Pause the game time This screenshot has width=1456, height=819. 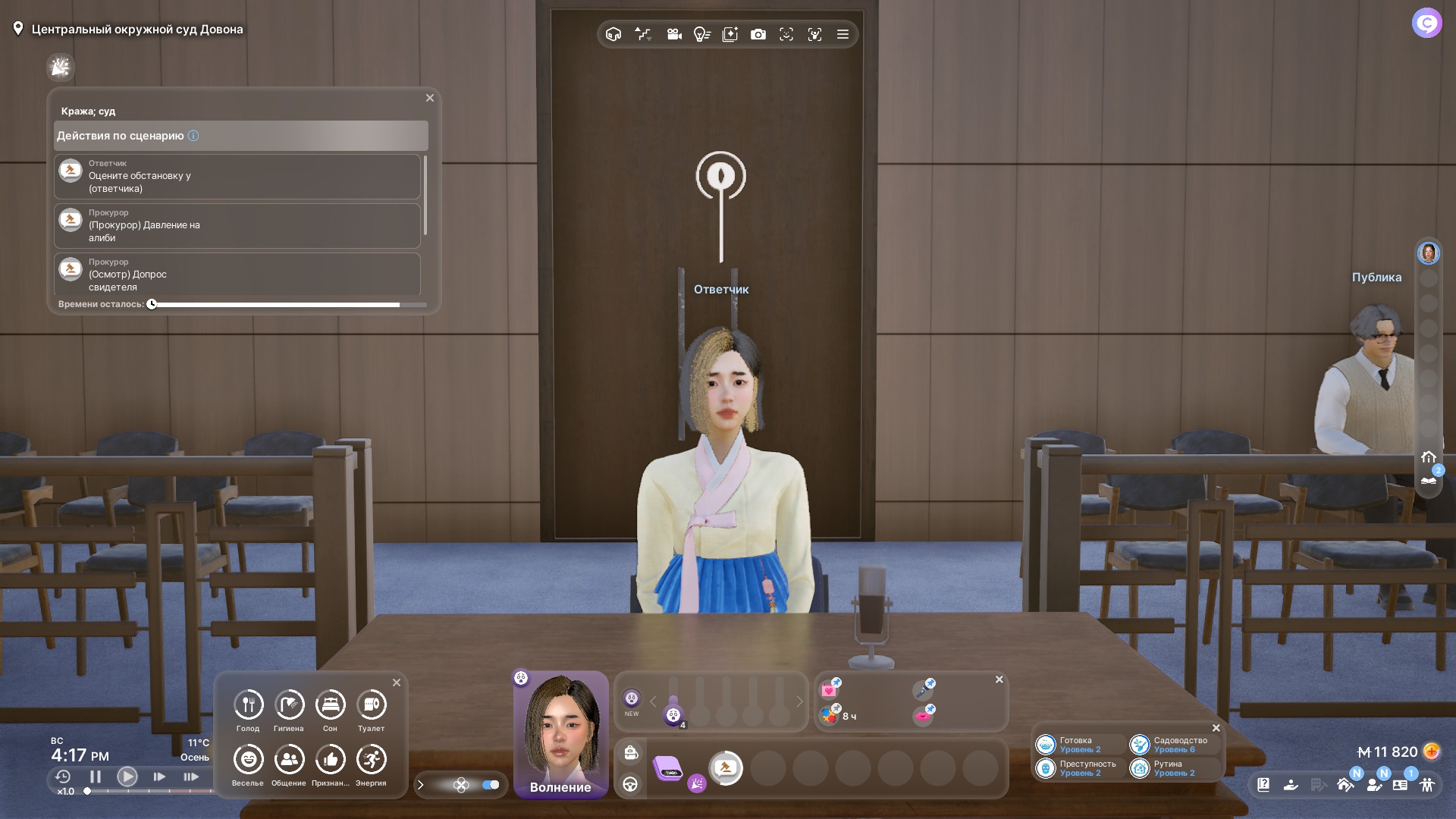96,777
